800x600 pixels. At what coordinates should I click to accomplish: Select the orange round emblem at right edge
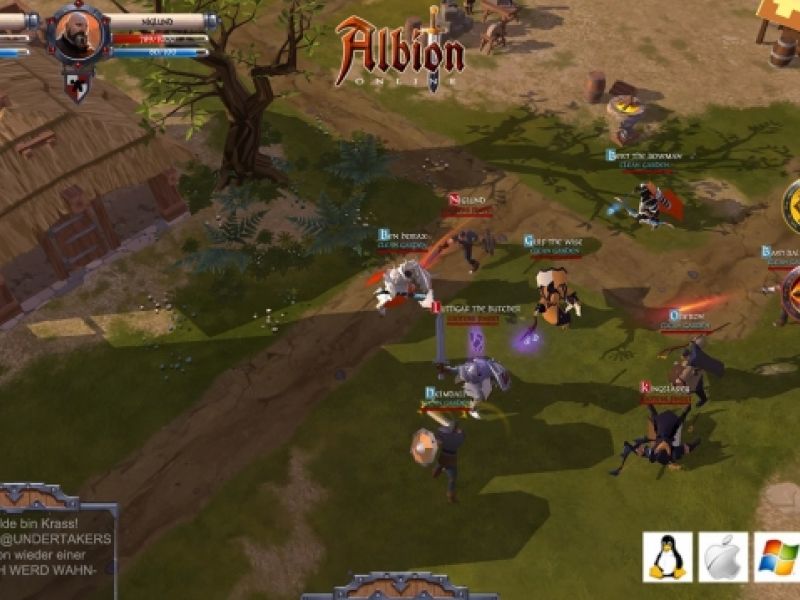click(792, 296)
